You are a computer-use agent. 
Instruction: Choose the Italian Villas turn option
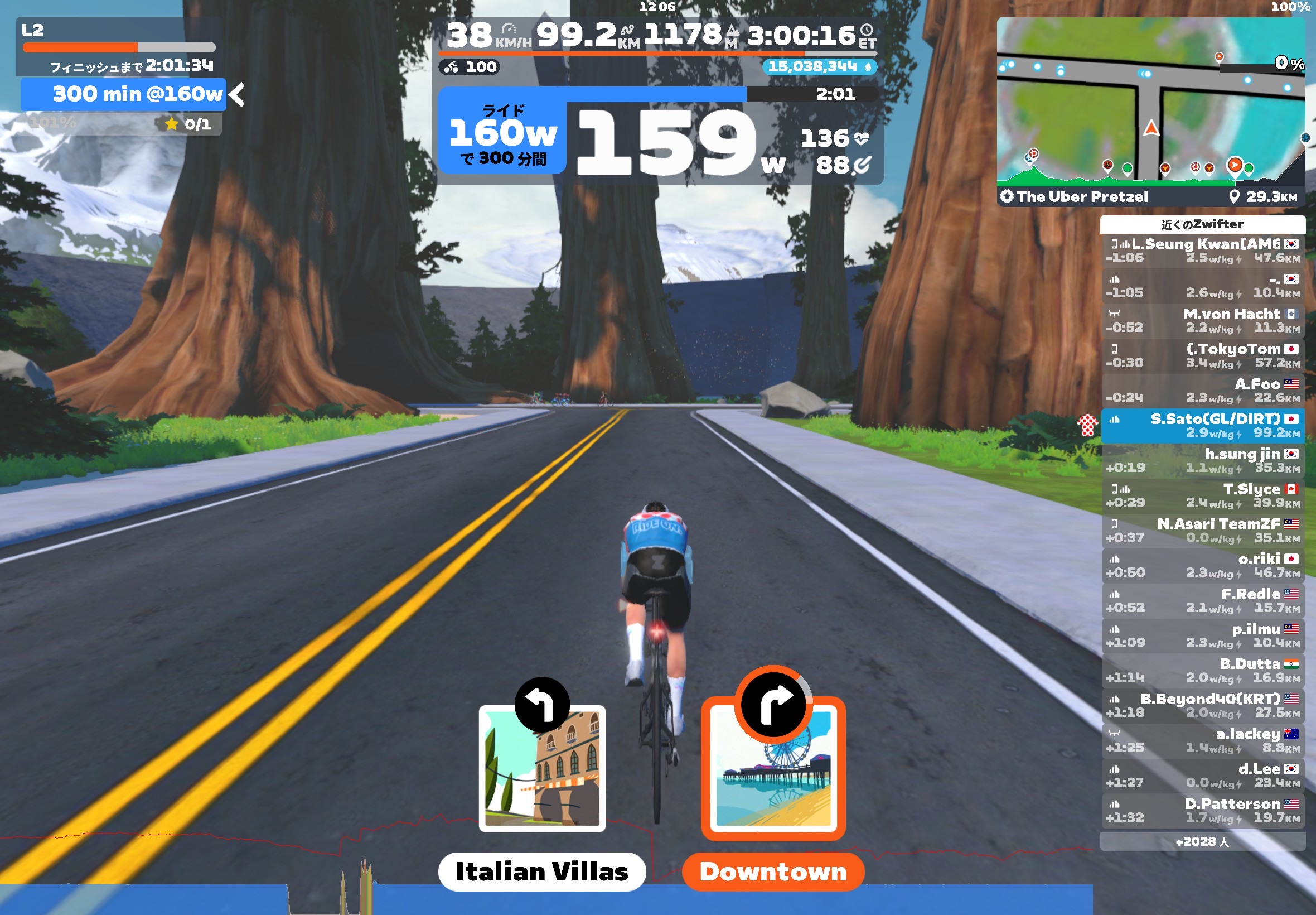[x=541, y=768]
